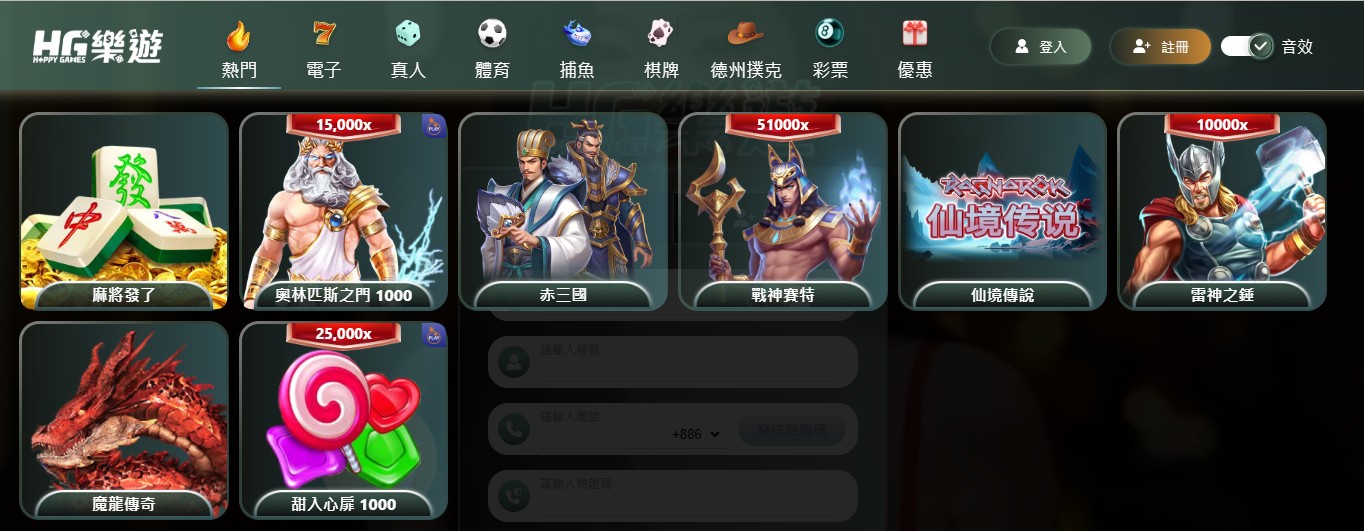Click the 註冊 register button
Screen dimensions: 1364x531
(1160, 47)
